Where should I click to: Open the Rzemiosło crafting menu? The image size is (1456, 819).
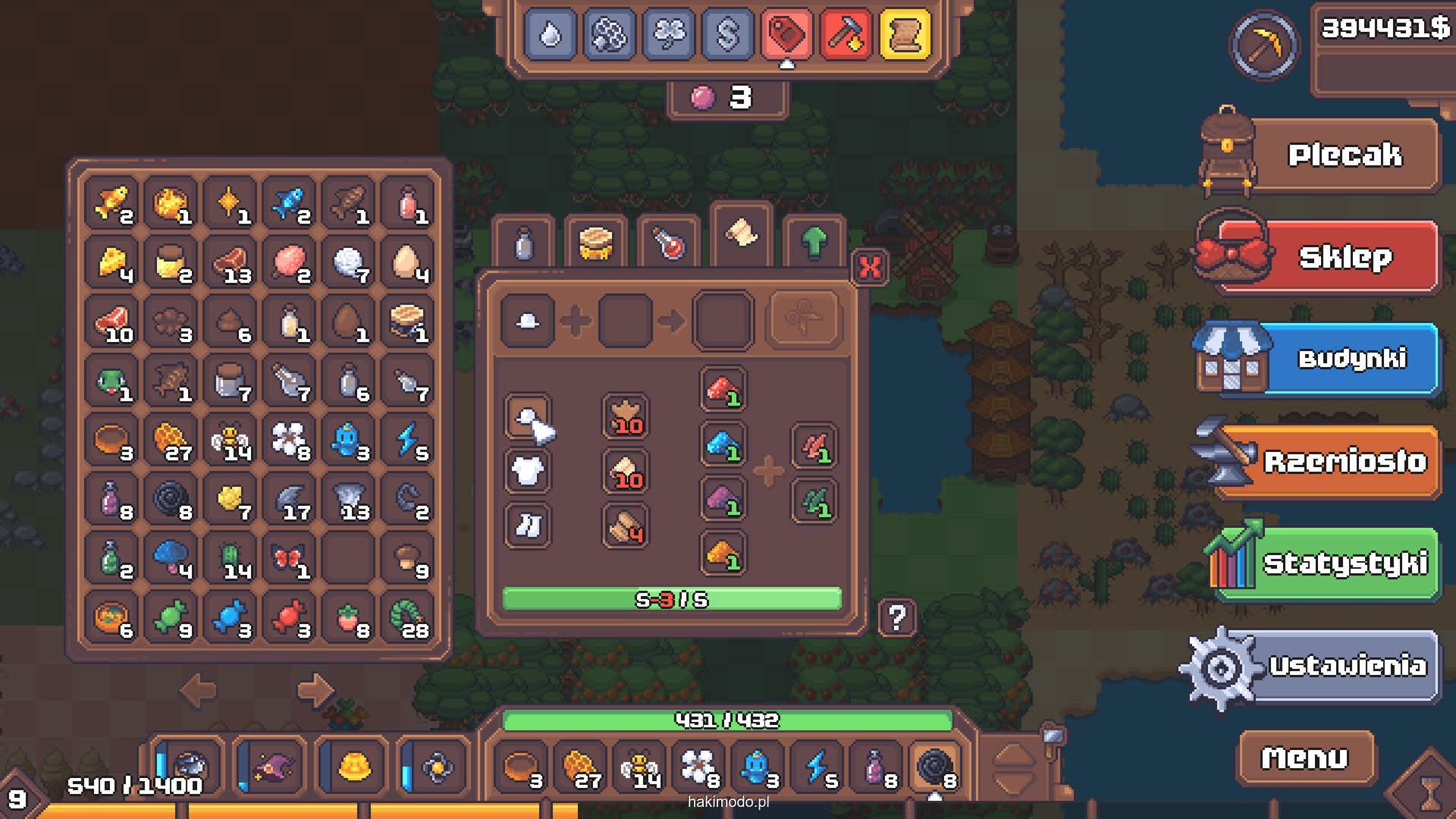(x=1344, y=461)
